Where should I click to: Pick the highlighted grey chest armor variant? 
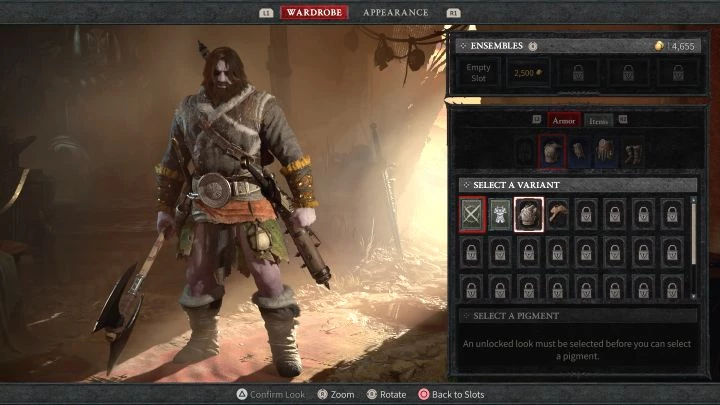[x=529, y=214]
